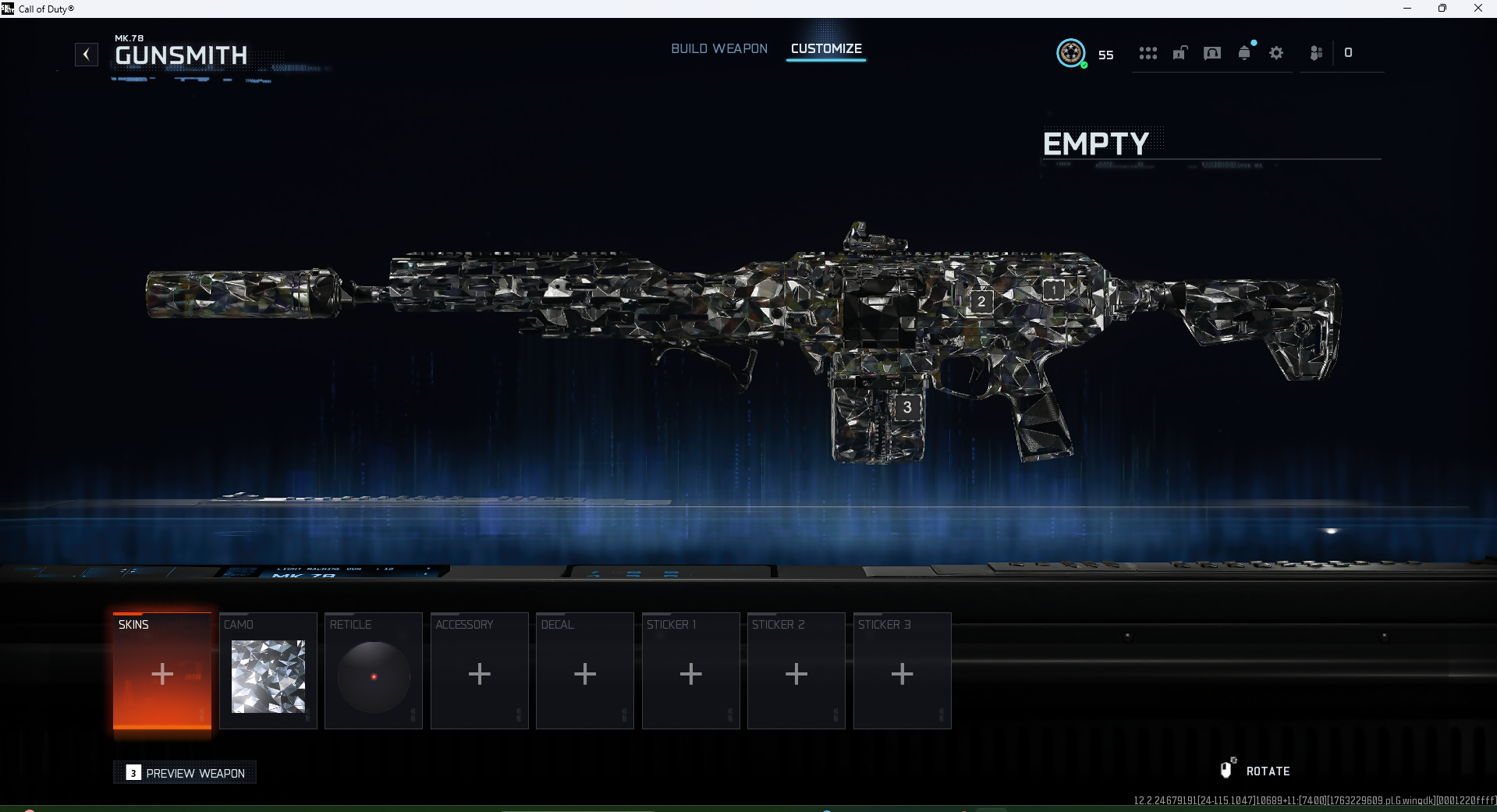Image resolution: width=1497 pixels, height=812 pixels.
Task: Open the nine-dot grid menu
Action: coord(1148,53)
